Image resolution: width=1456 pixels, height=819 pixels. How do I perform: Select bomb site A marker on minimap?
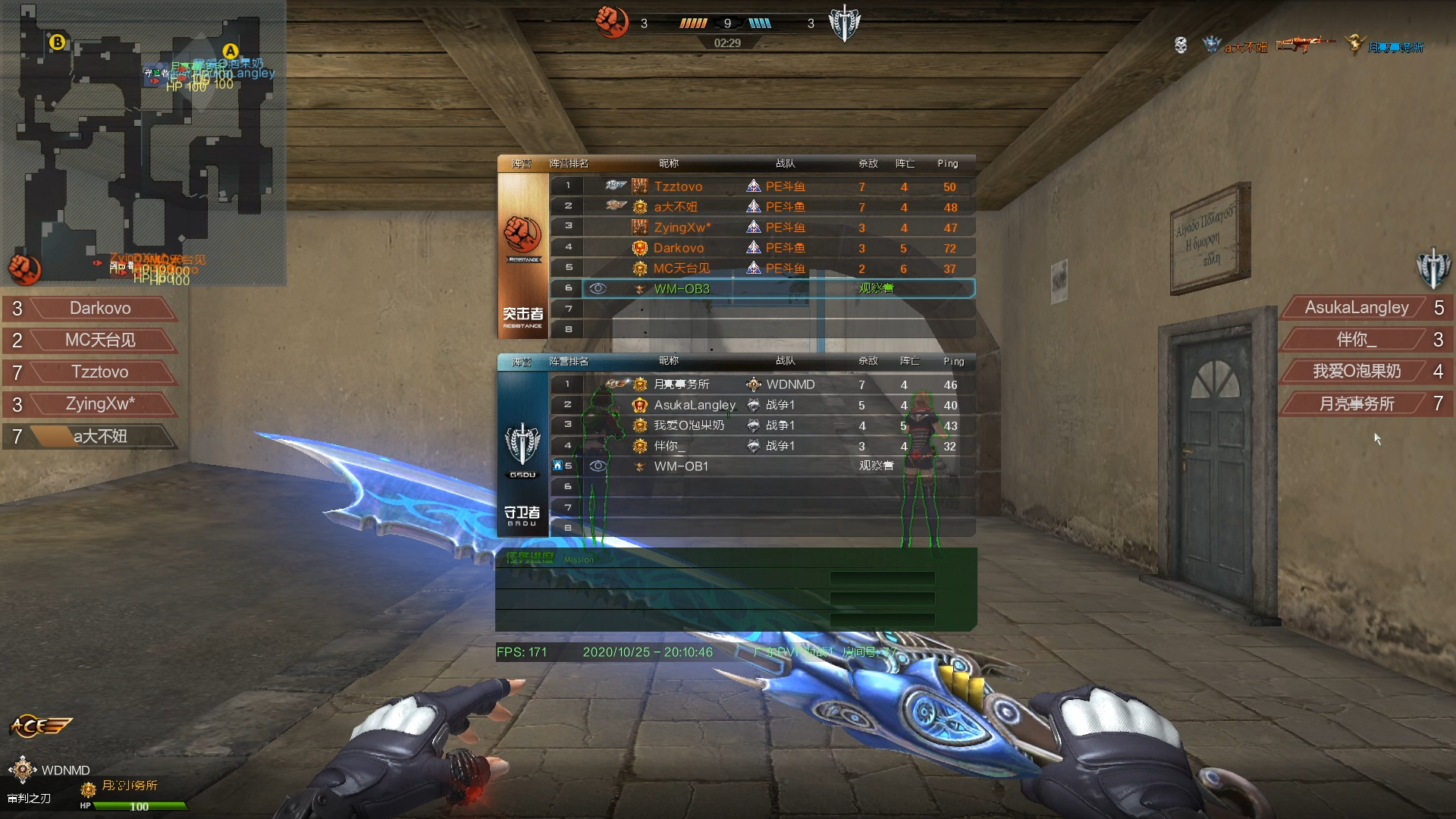[x=230, y=52]
